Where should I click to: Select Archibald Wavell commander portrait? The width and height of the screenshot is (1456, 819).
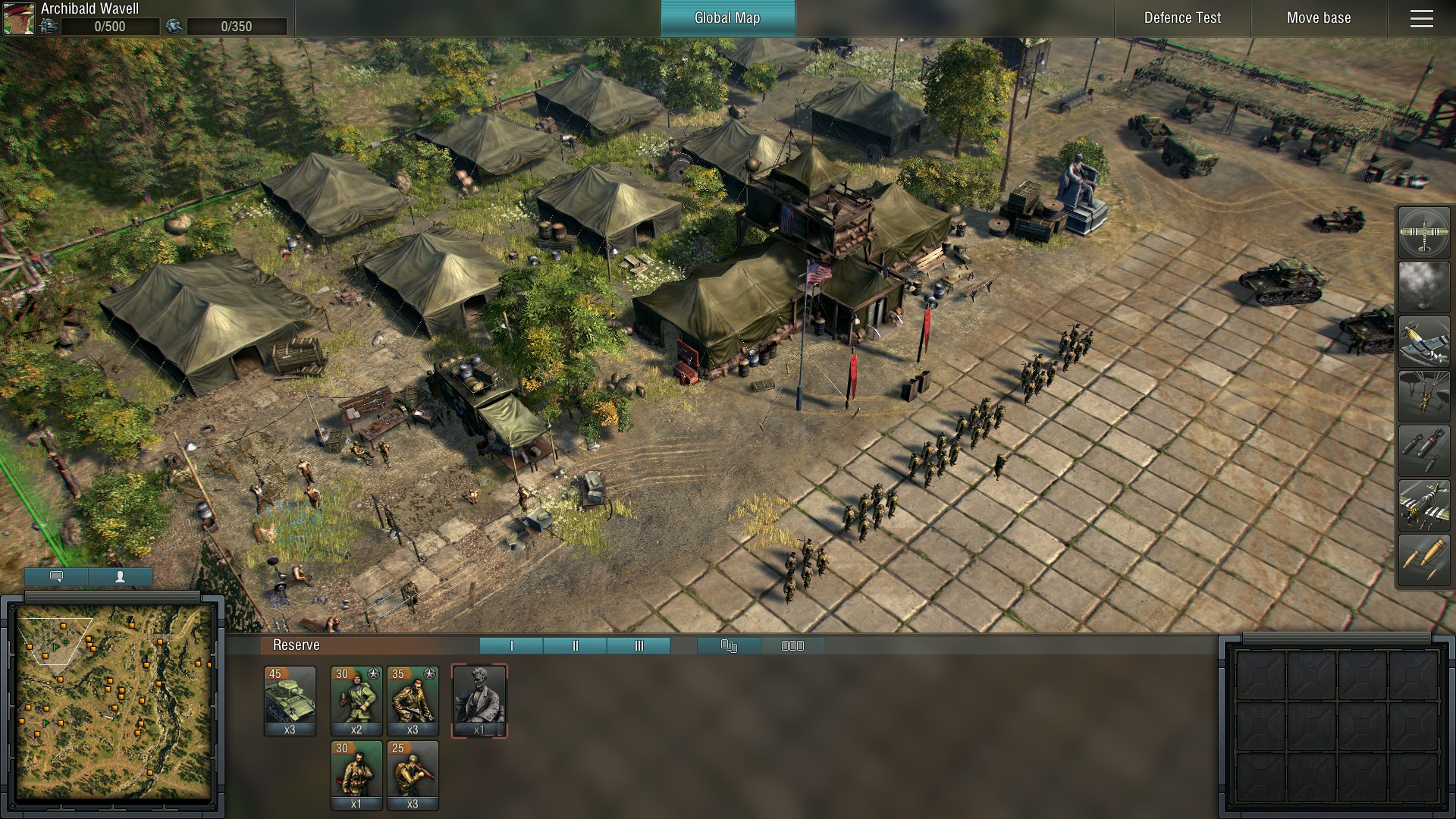click(19, 19)
